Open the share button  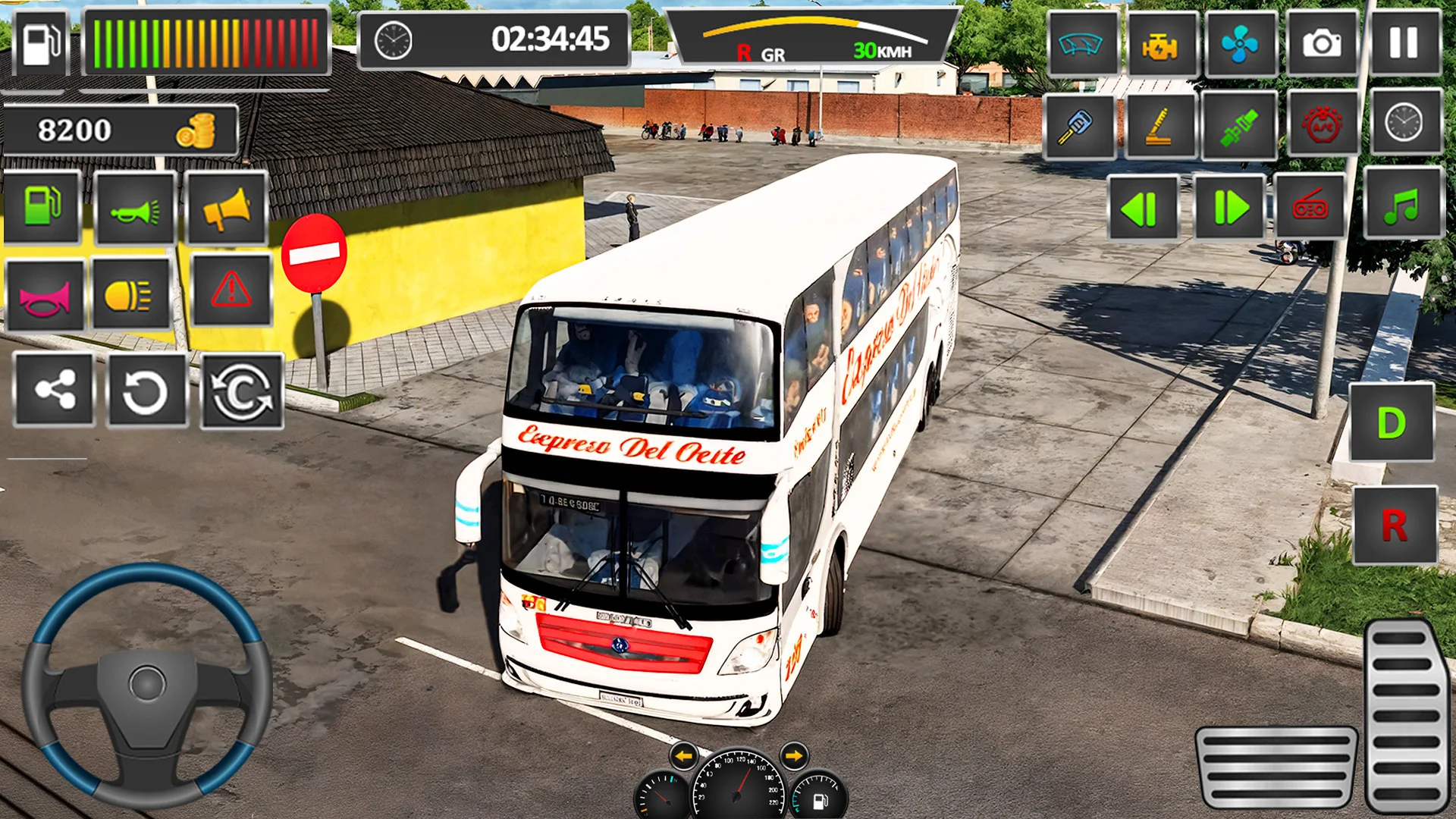(x=55, y=391)
